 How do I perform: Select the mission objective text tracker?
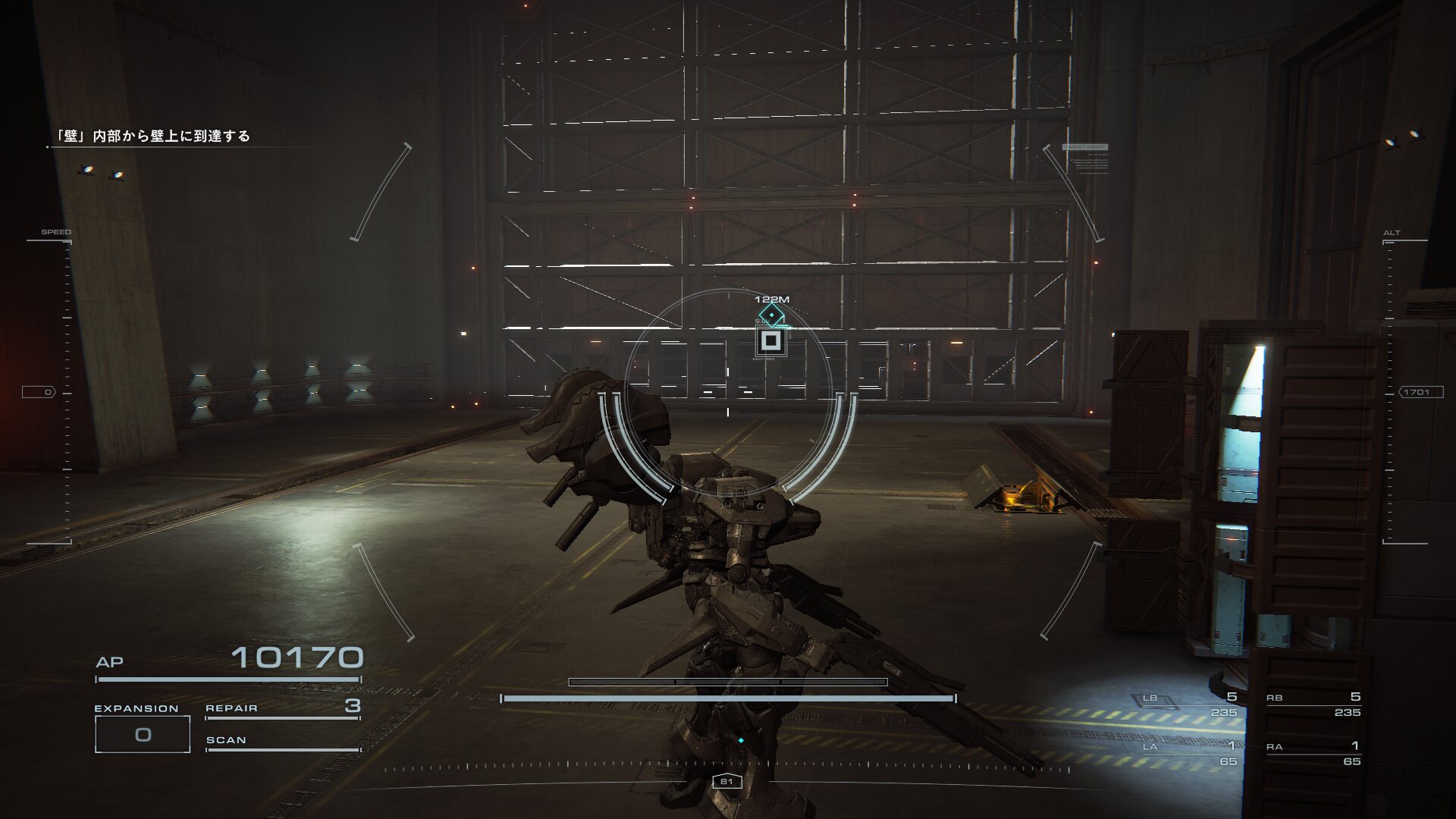[152, 136]
